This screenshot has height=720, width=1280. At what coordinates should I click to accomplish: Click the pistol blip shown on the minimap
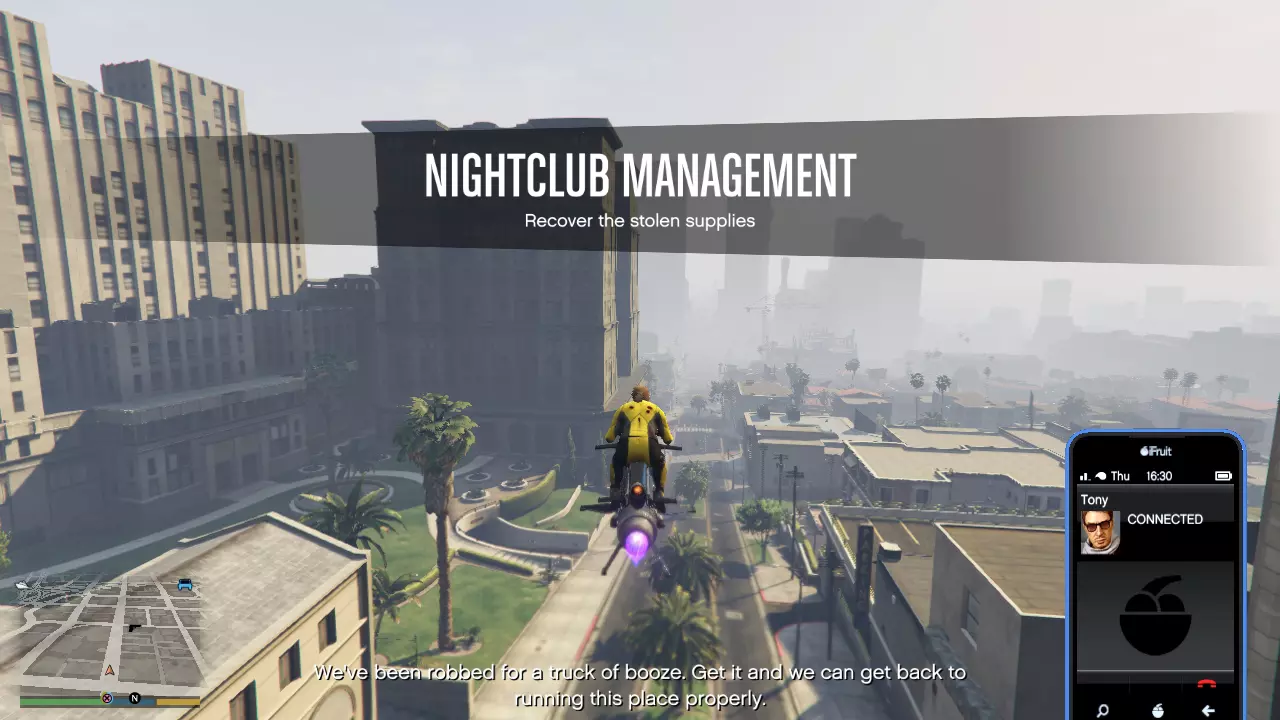click(x=134, y=628)
